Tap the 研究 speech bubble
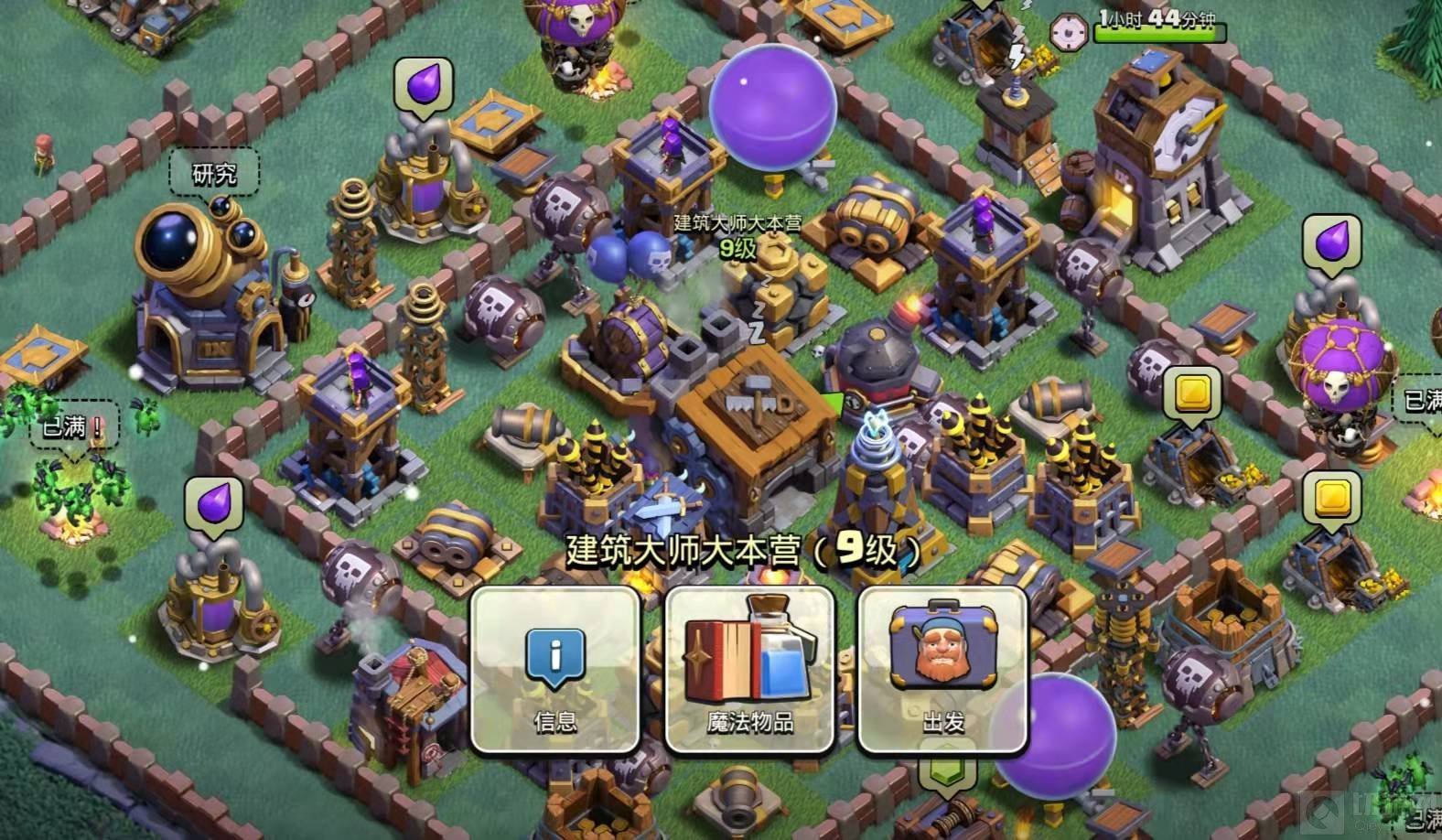This screenshot has width=1442, height=840. 214,174
